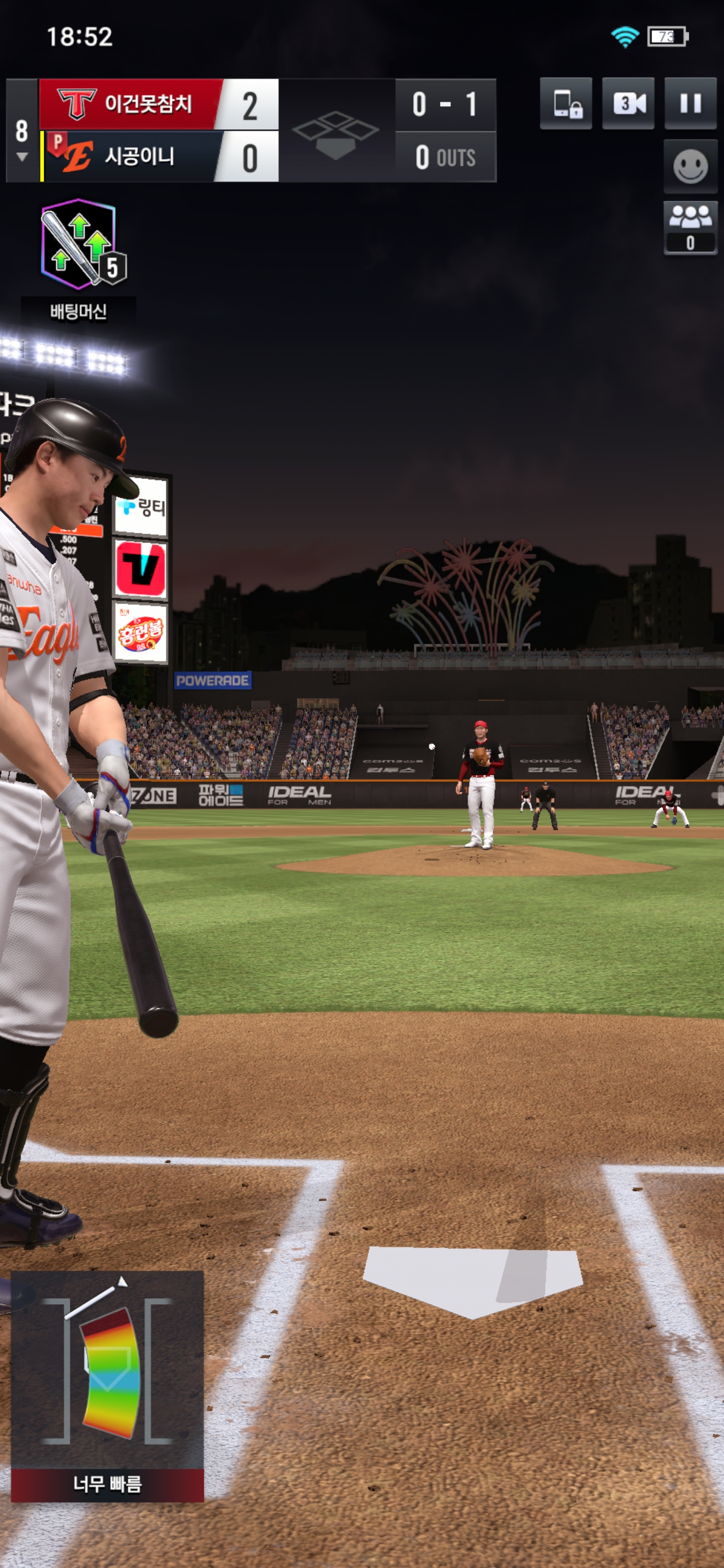Expand the inning indicator arrow on the scoreboard
Screen dimensions: 724x1568
22,157
